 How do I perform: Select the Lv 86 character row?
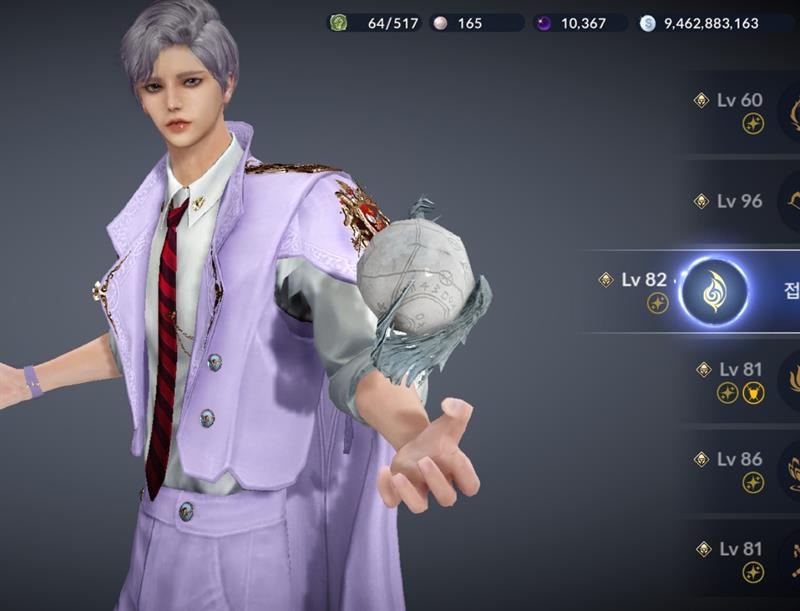742,469
